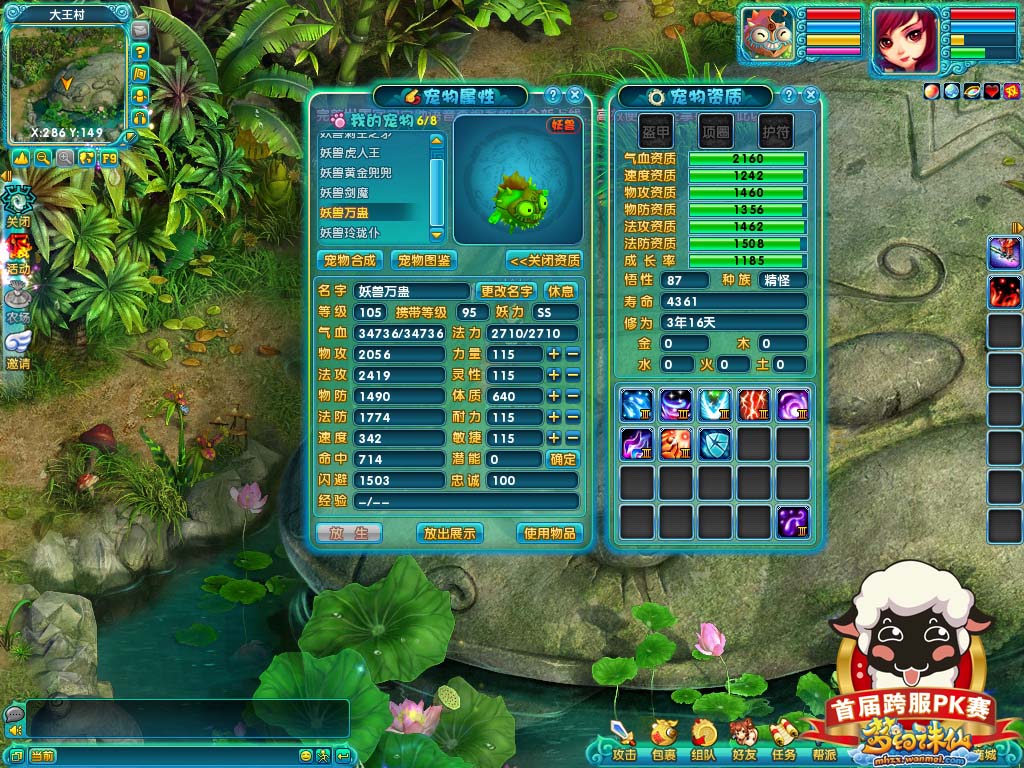The height and width of the screenshot is (768, 1024).
Task: Click the <<关闭资质 button
Action: [x=544, y=260]
